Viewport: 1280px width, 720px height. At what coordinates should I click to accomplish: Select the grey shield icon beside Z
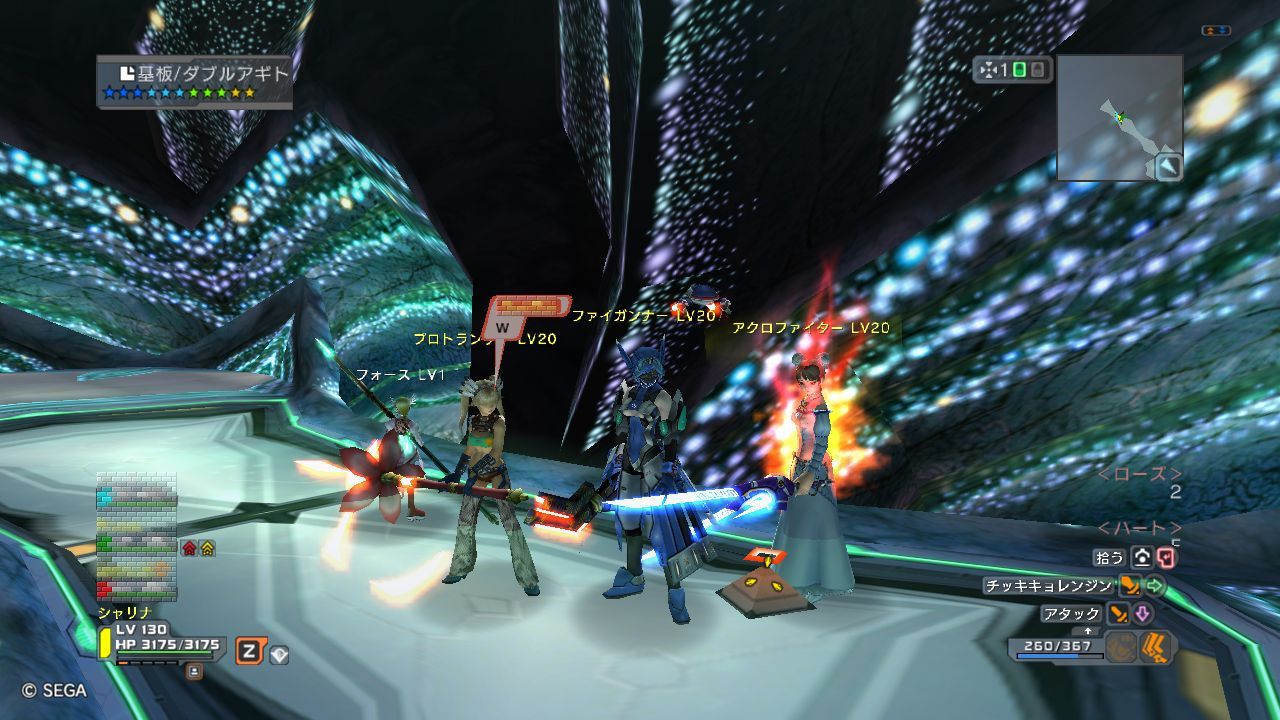(x=279, y=655)
